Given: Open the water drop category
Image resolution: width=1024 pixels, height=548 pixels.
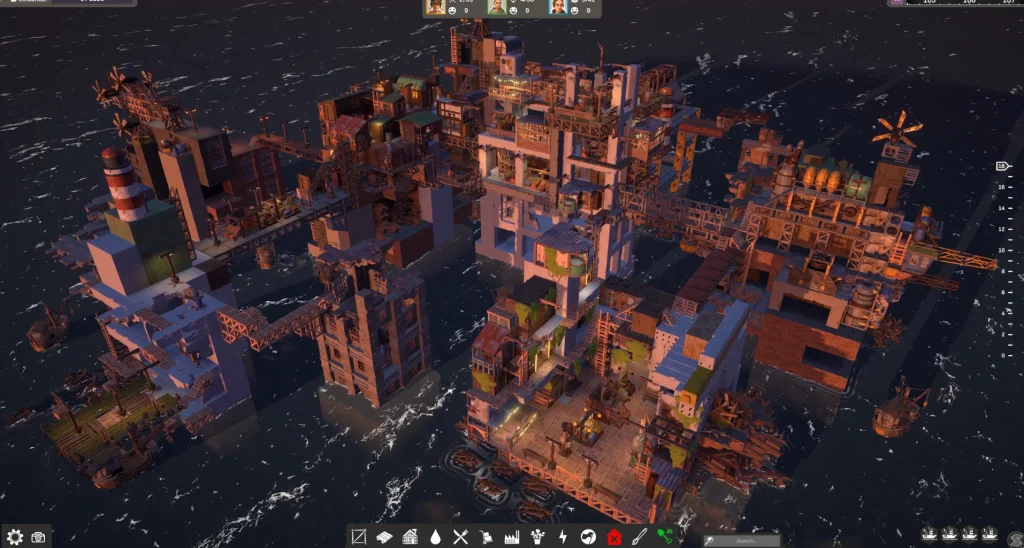Looking at the screenshot, I should click(x=435, y=537).
